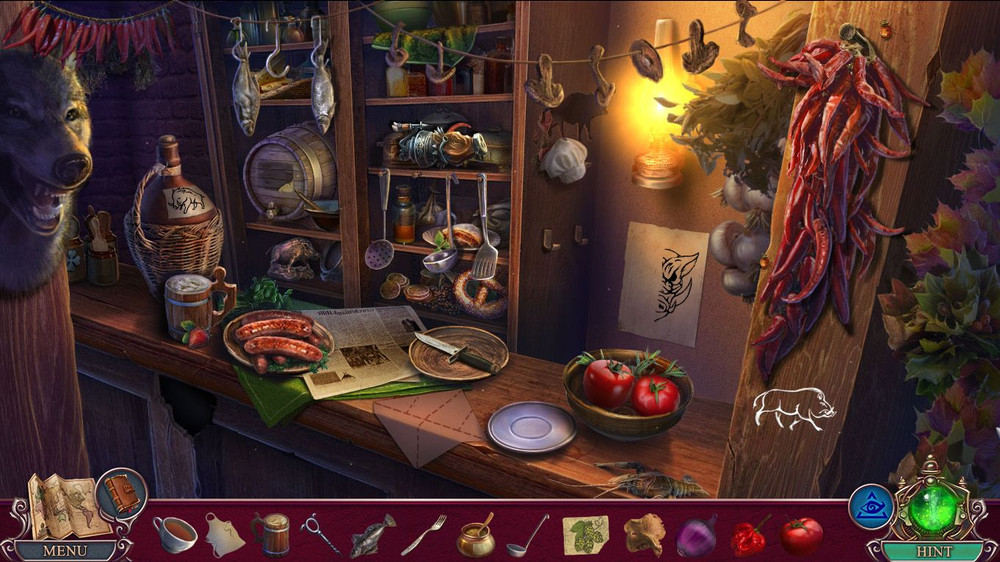Pick the paper note with grapes drawing
Image resolution: width=1000 pixels, height=562 pixels.
click(585, 535)
